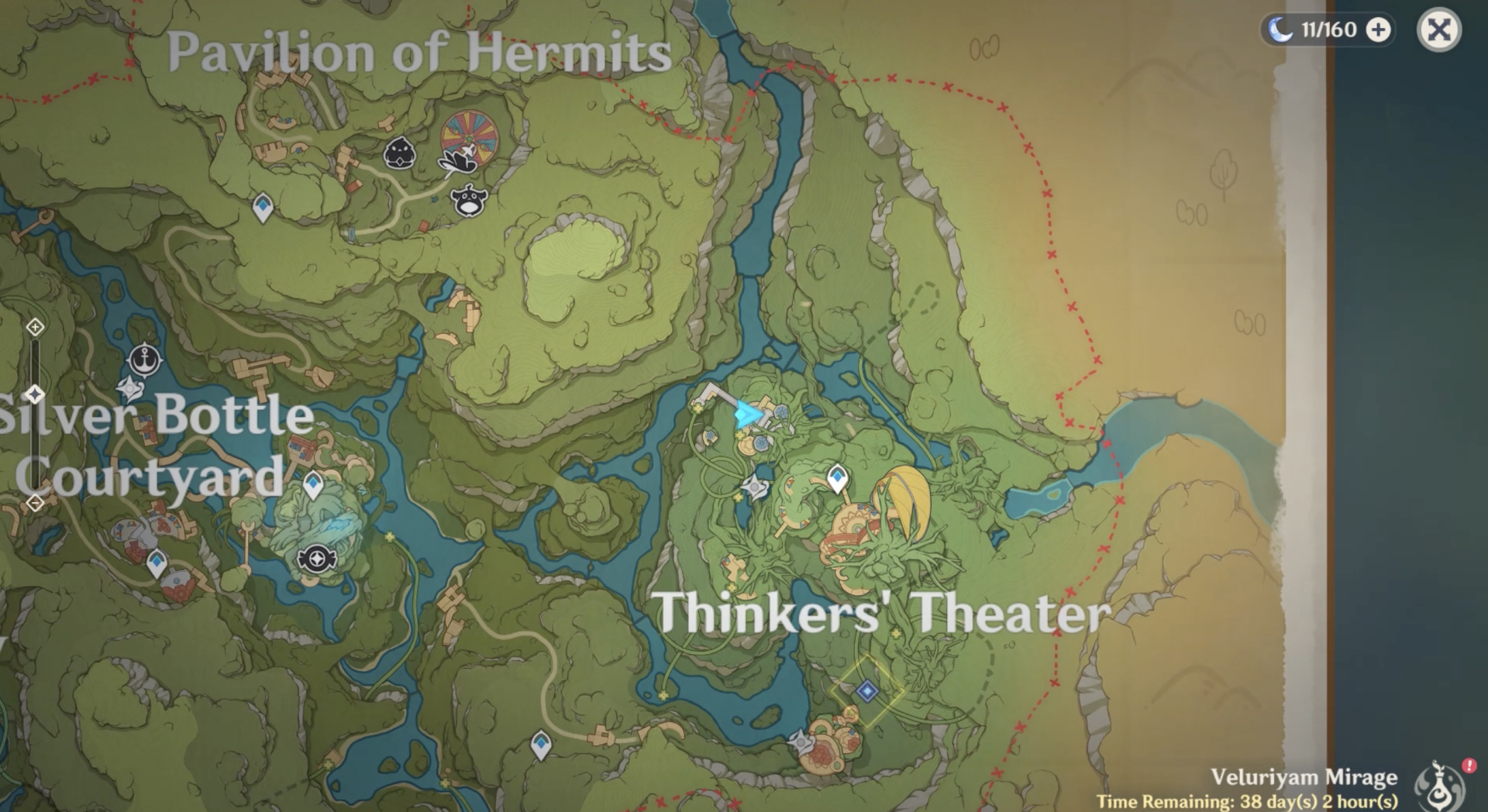Select the black hooded blob marker
Viewport: 1488px width, 812px height.
click(400, 153)
